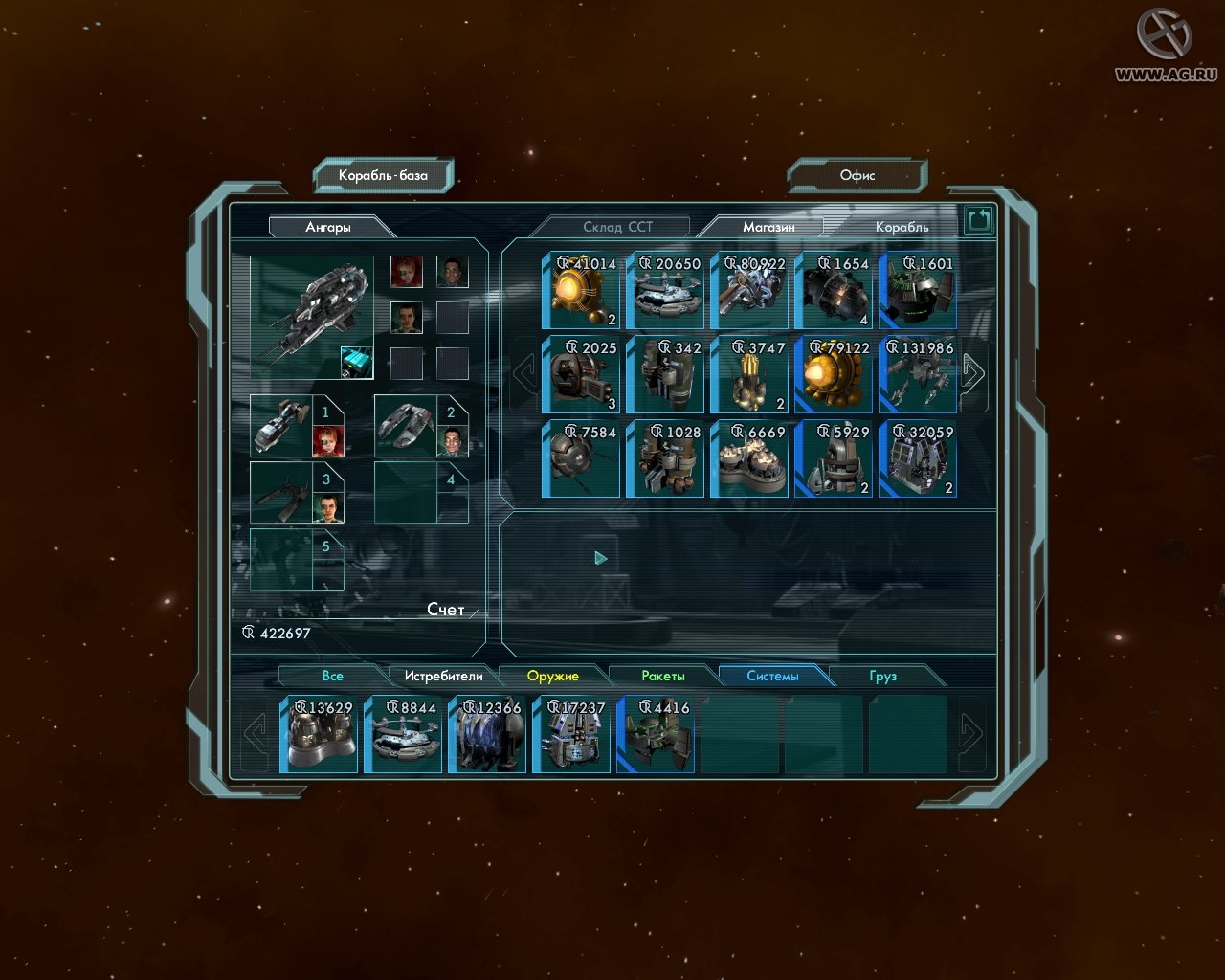Choose the shop item priced 7584
This screenshot has width=1225, height=980.
[x=581, y=459]
